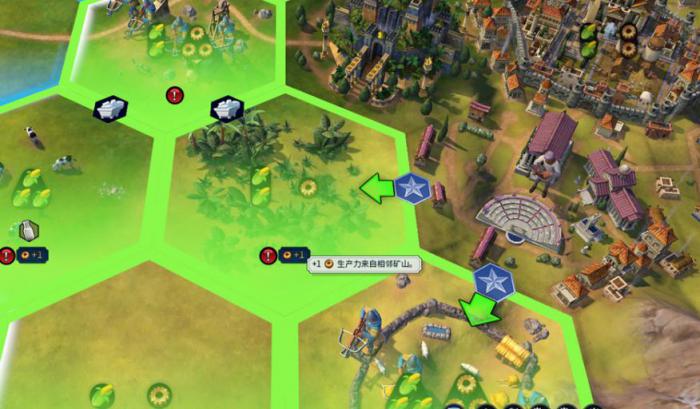This screenshot has height=409, width=700.
Task: Click the lone red exclamation warning icon
Action: coord(175,96)
